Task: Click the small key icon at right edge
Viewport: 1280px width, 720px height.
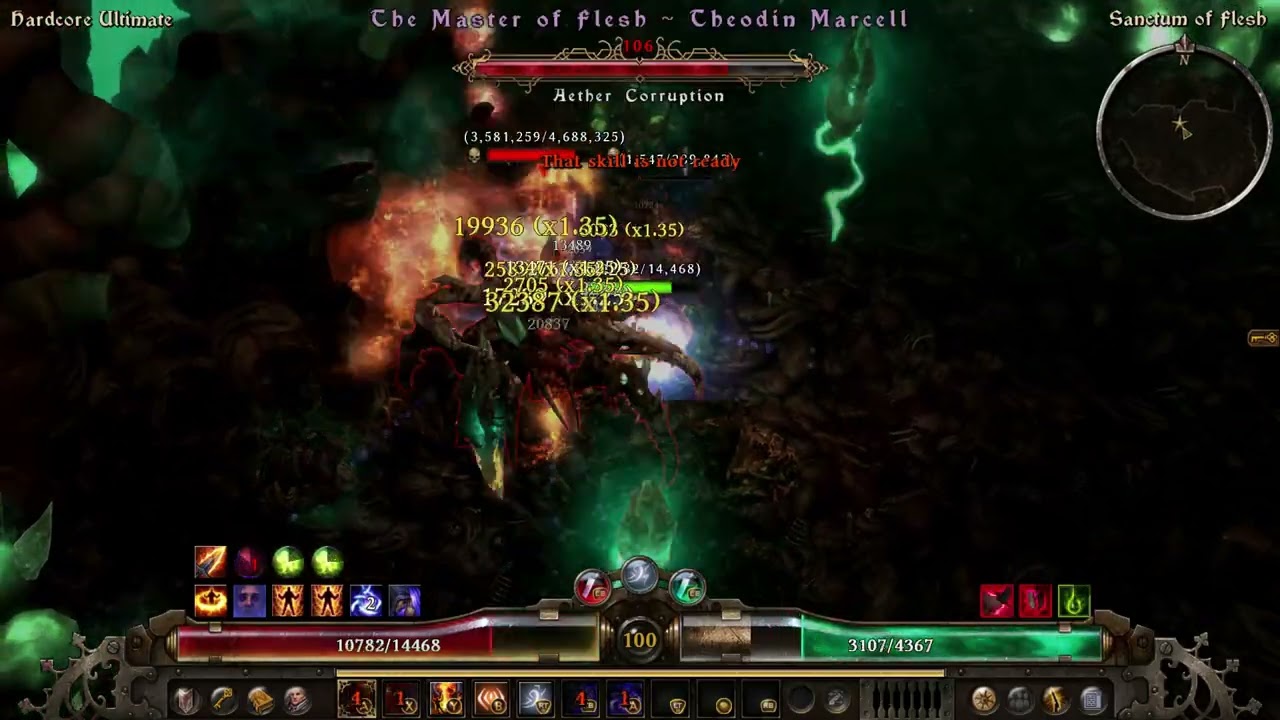Action: pos(1263,339)
